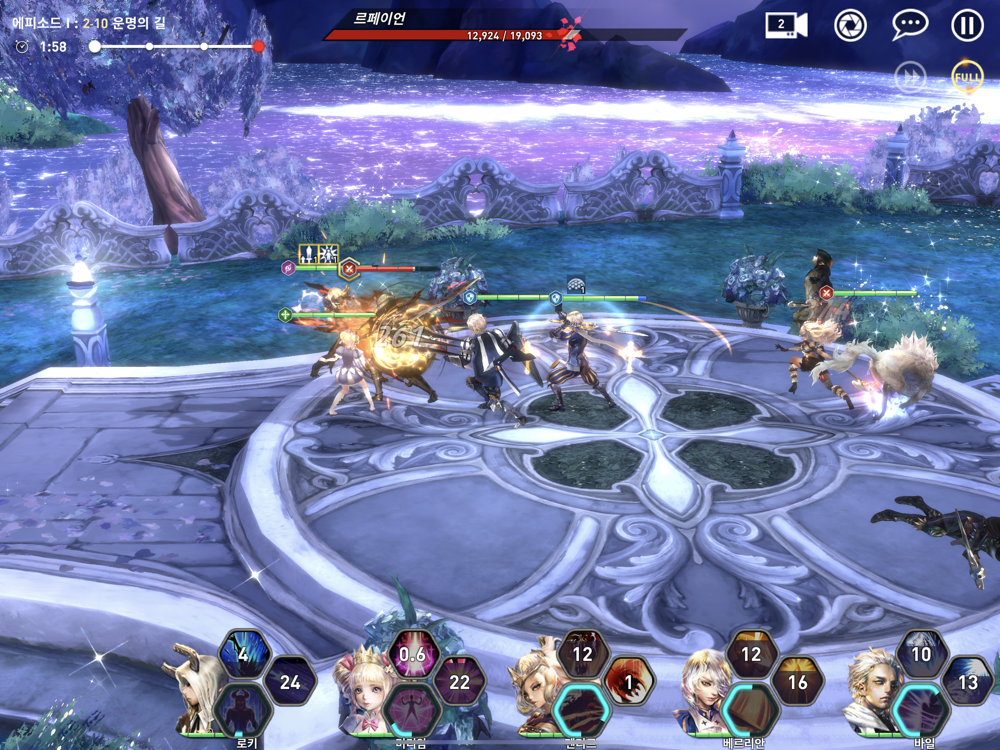Activate Berrian's golden skill showing cooldown 16
This screenshot has height=750, width=1000.
point(798,681)
